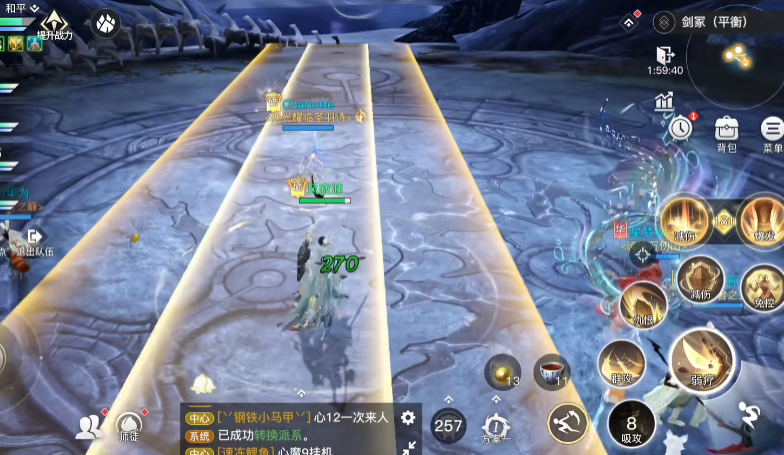Open the 背包 bag inventory

click(x=727, y=131)
